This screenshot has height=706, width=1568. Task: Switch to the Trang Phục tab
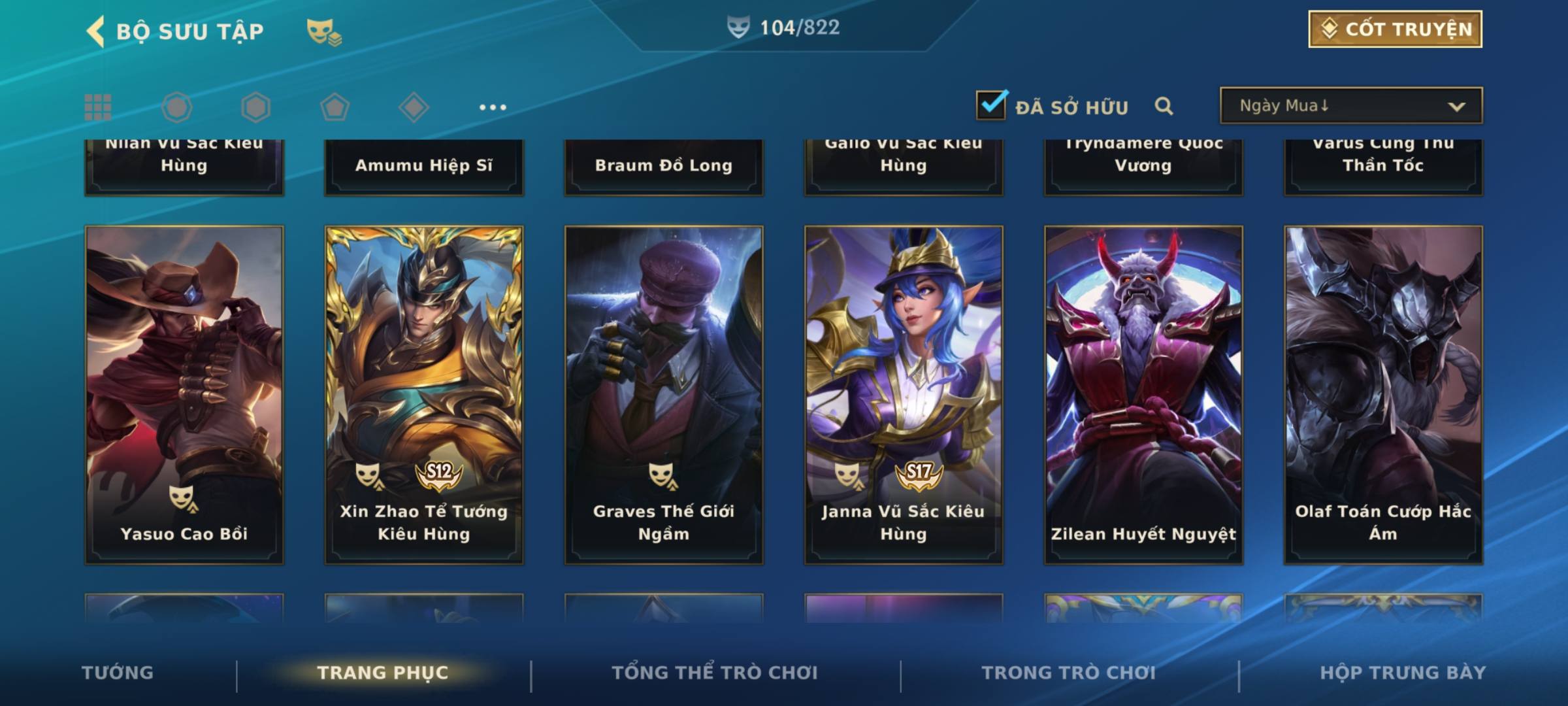click(x=383, y=673)
